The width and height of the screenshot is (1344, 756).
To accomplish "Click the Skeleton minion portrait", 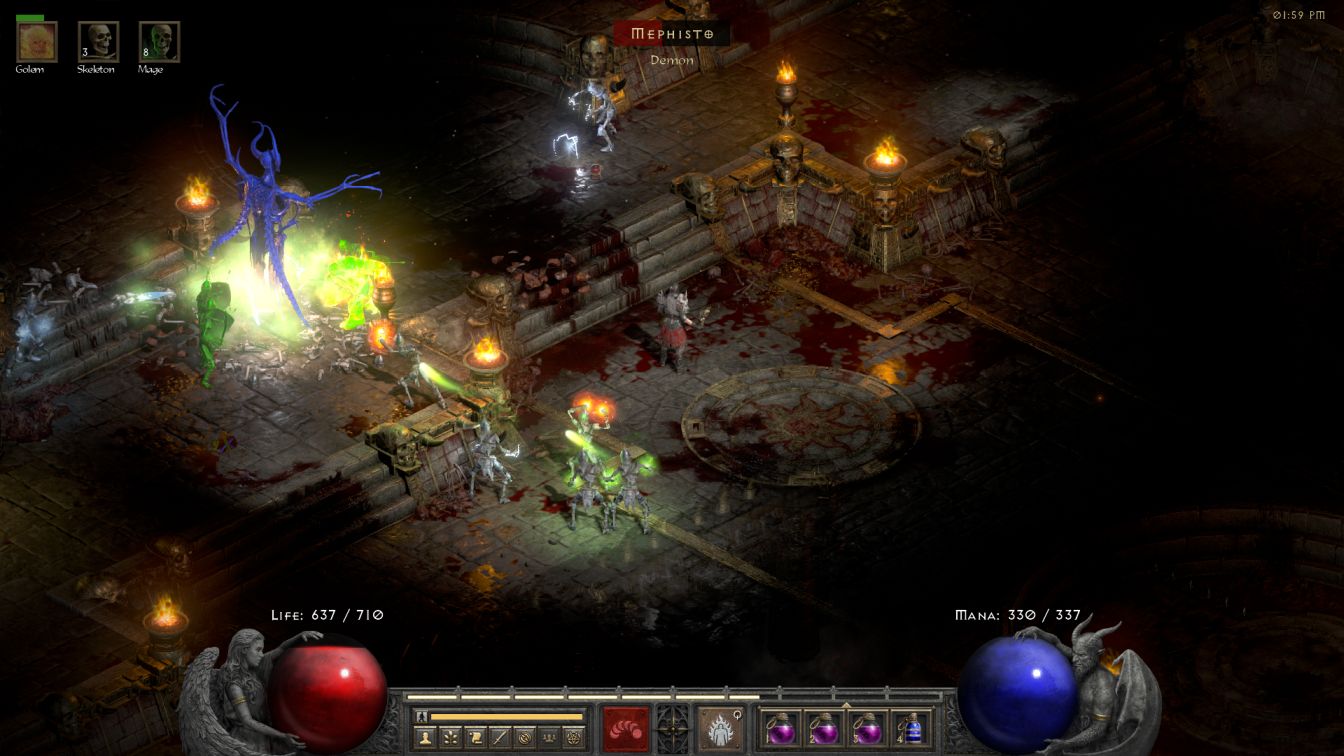I will point(98,42).
